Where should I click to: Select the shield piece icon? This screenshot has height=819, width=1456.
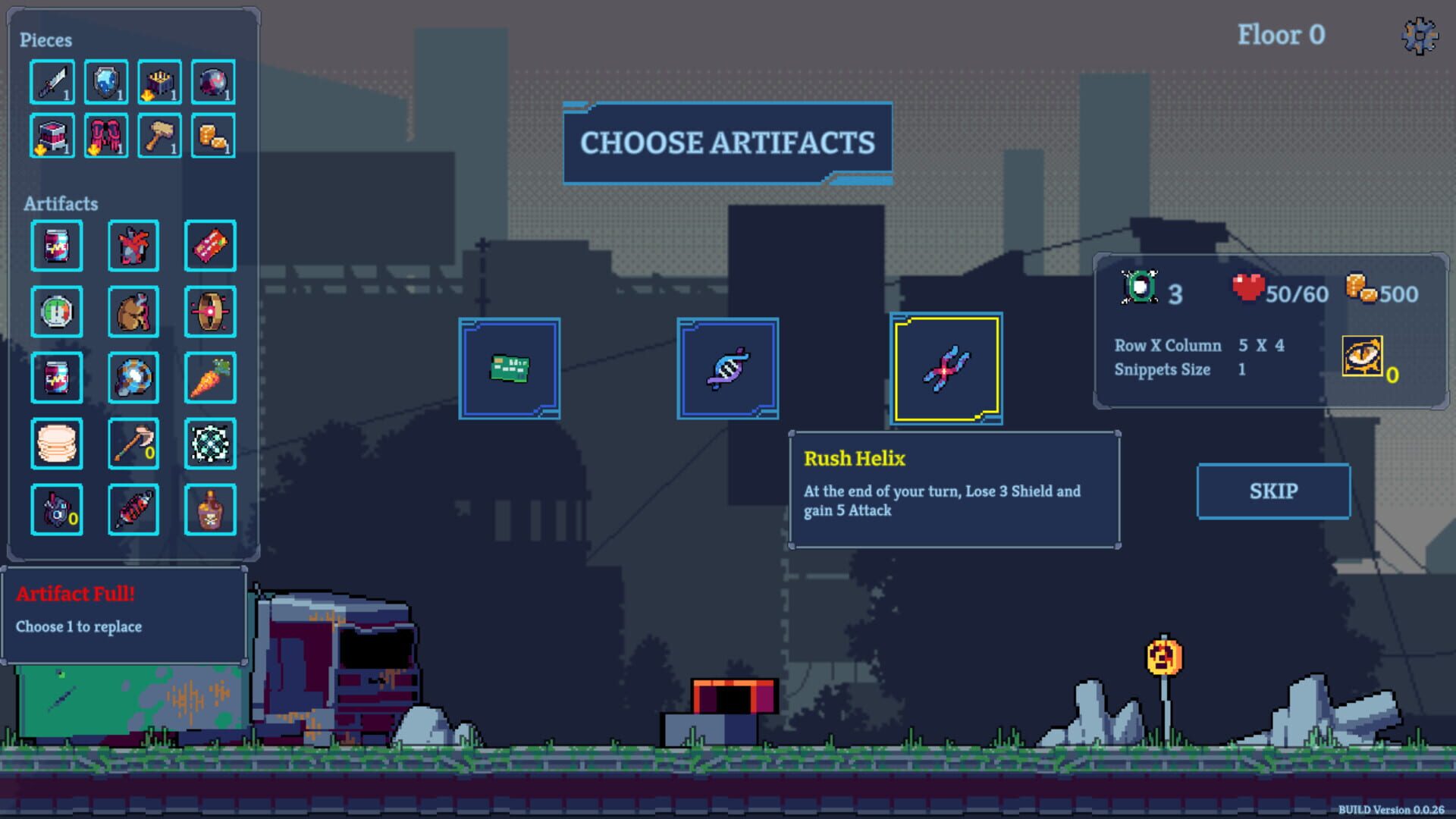(106, 81)
